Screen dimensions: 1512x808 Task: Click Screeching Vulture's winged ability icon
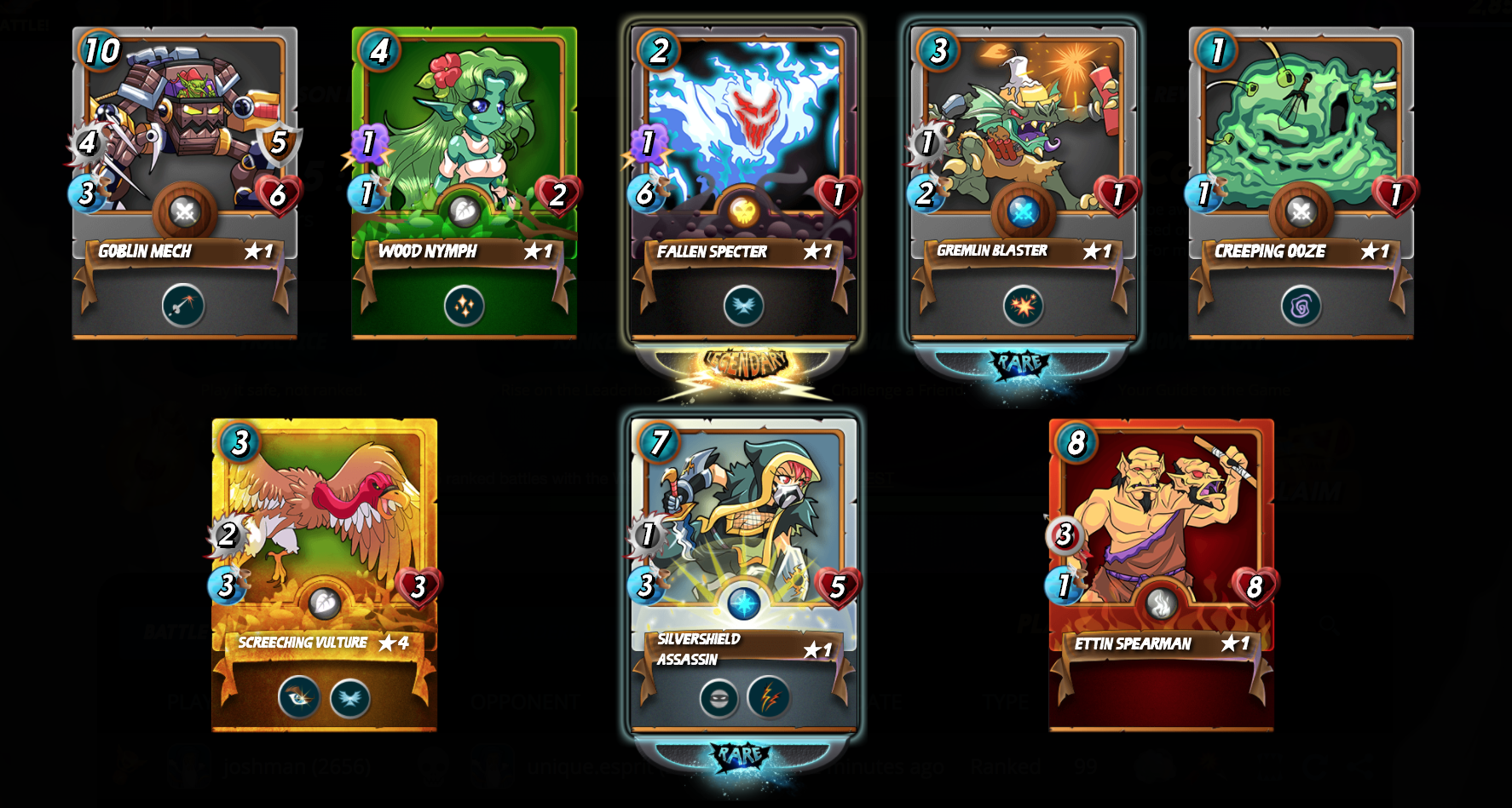coord(350,698)
